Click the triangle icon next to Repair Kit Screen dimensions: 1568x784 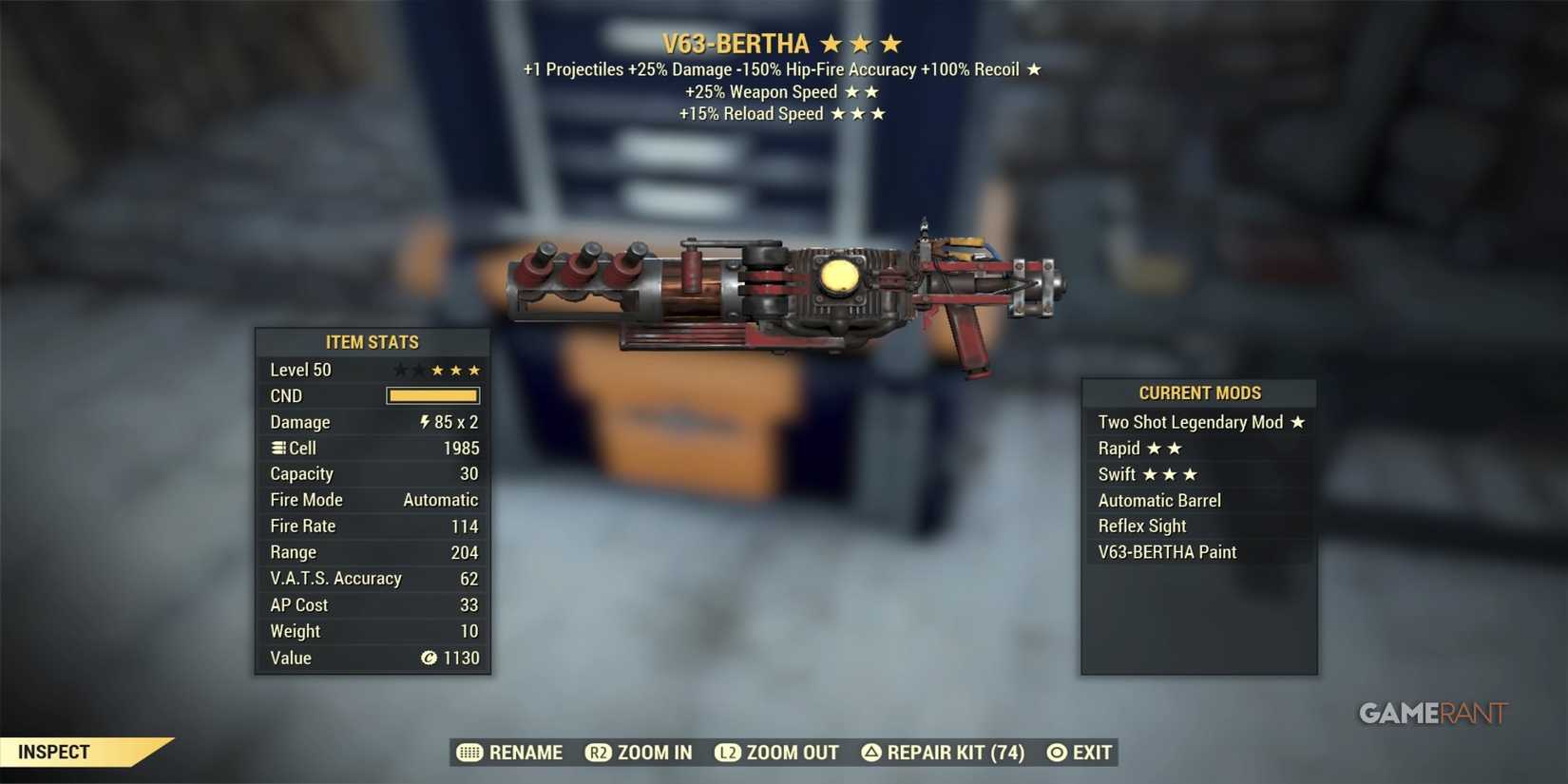tap(870, 752)
